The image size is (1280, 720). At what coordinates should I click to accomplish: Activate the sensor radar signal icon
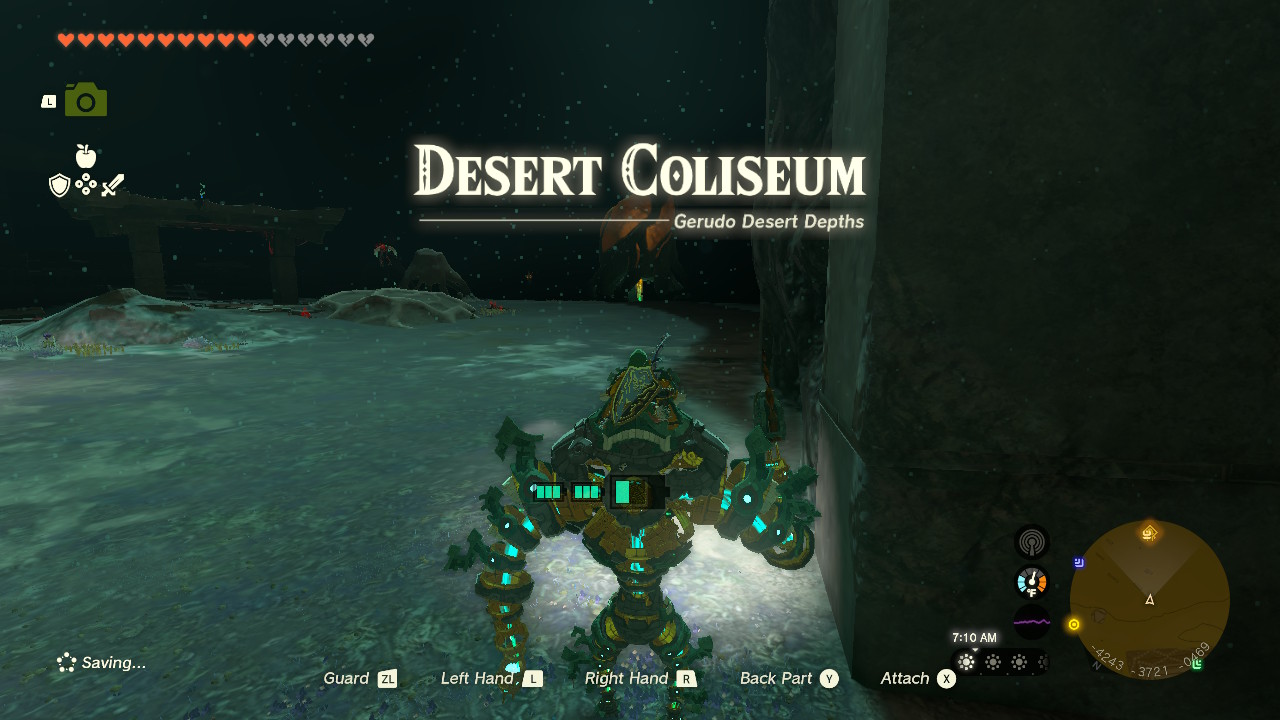click(x=1031, y=542)
